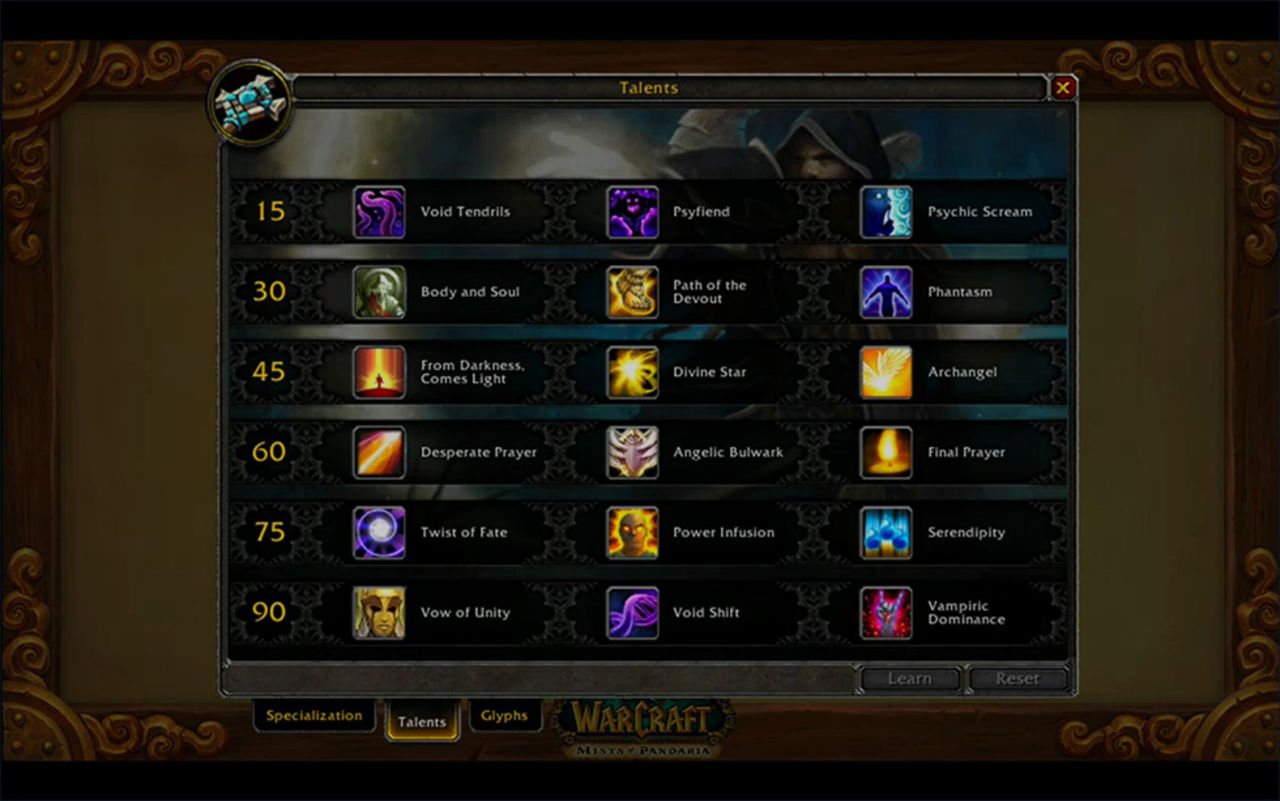The height and width of the screenshot is (801, 1280).
Task: Choose the Power Infusion talent
Action: pos(633,532)
